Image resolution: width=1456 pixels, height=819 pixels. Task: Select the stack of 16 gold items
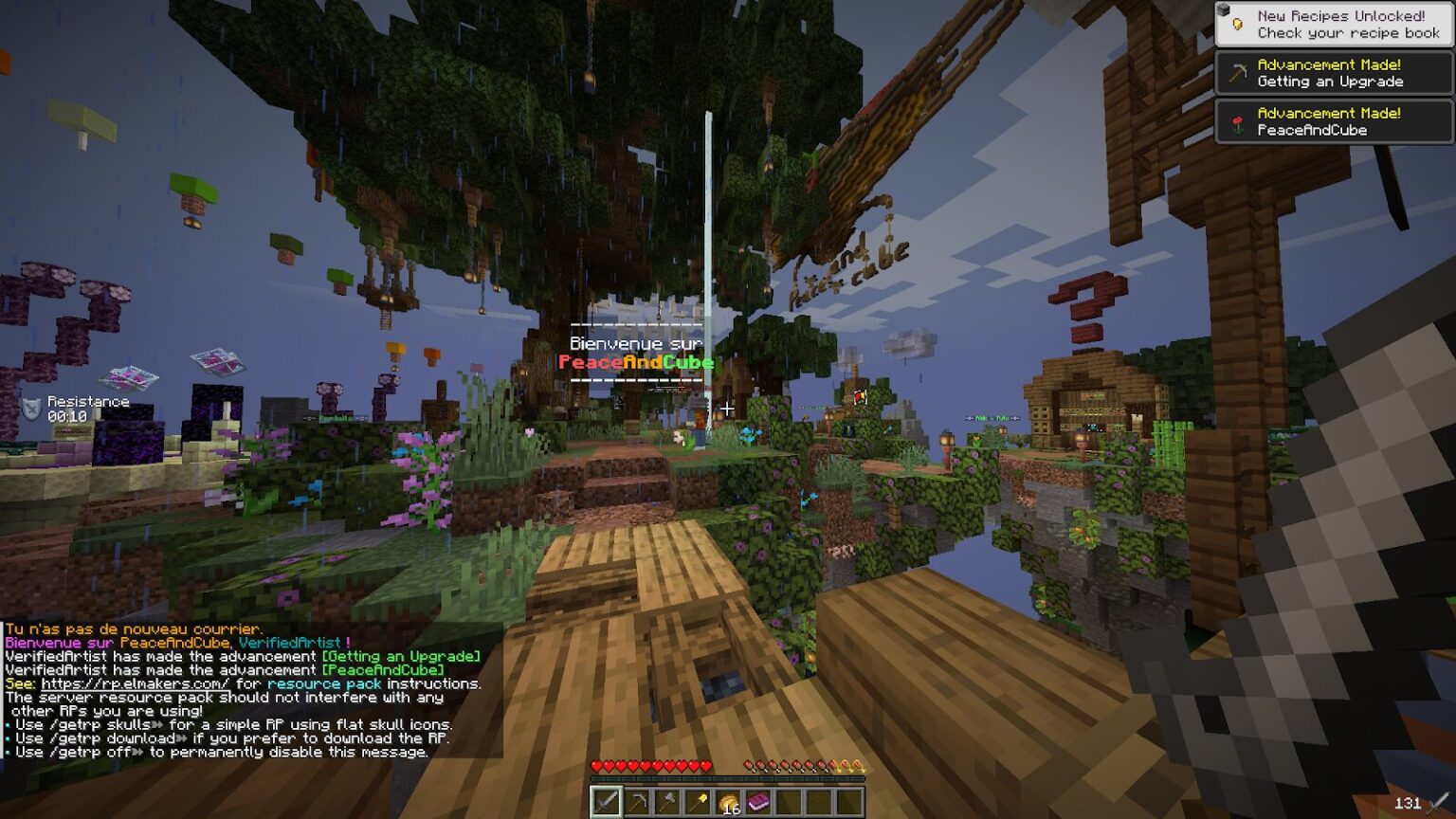click(730, 802)
